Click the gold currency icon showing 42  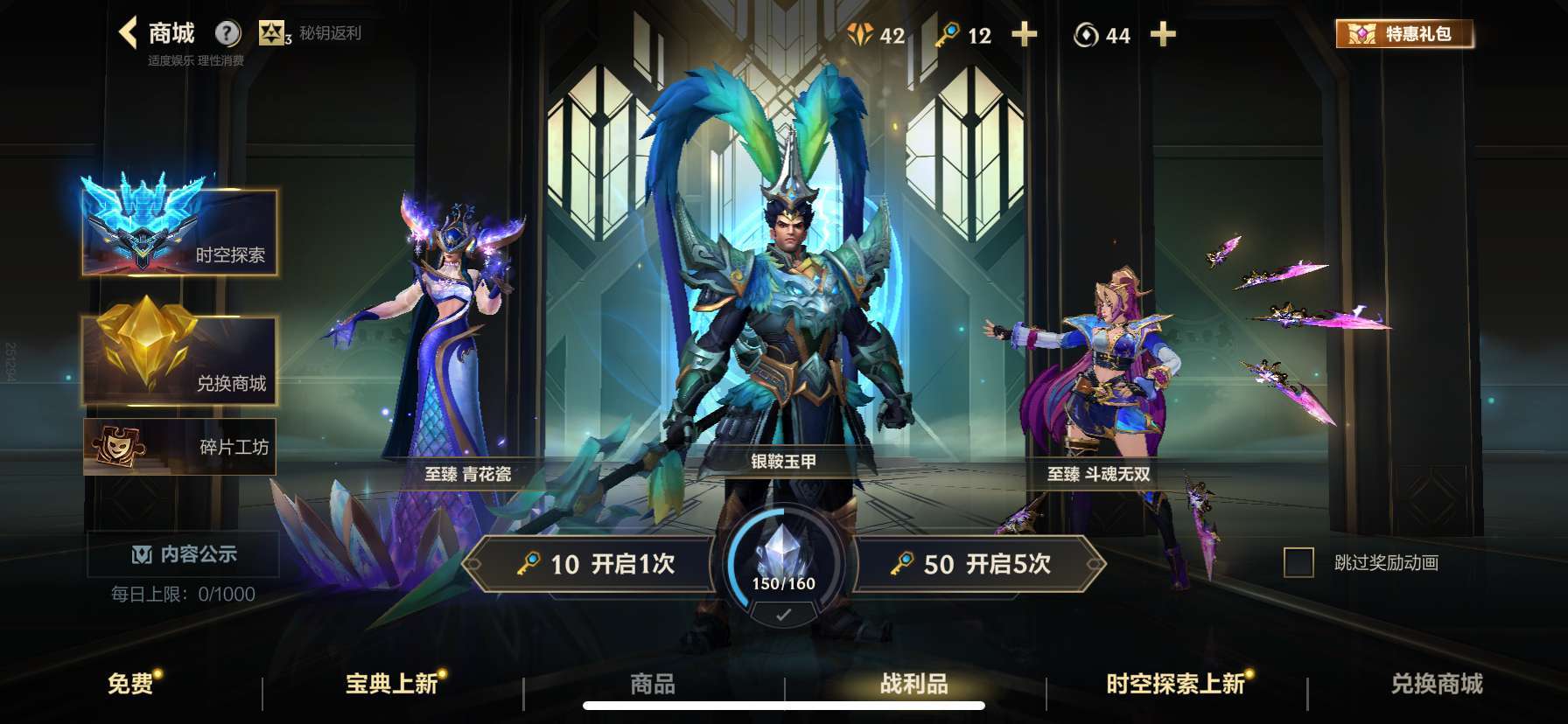861,36
